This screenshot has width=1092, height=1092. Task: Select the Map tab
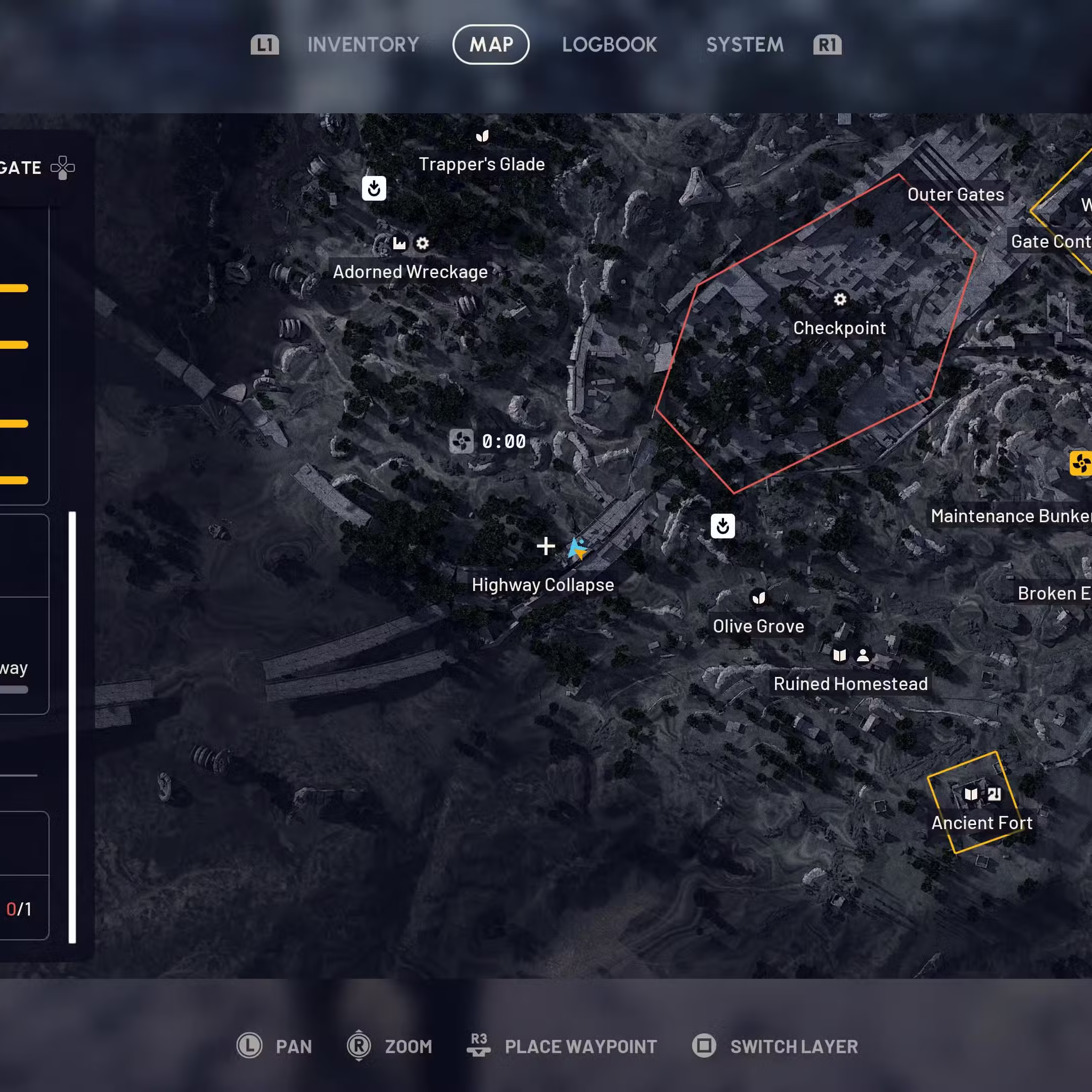[x=490, y=44]
